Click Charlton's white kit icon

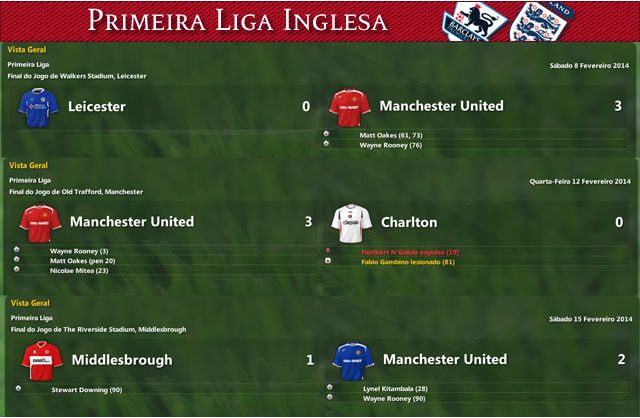[351, 221]
